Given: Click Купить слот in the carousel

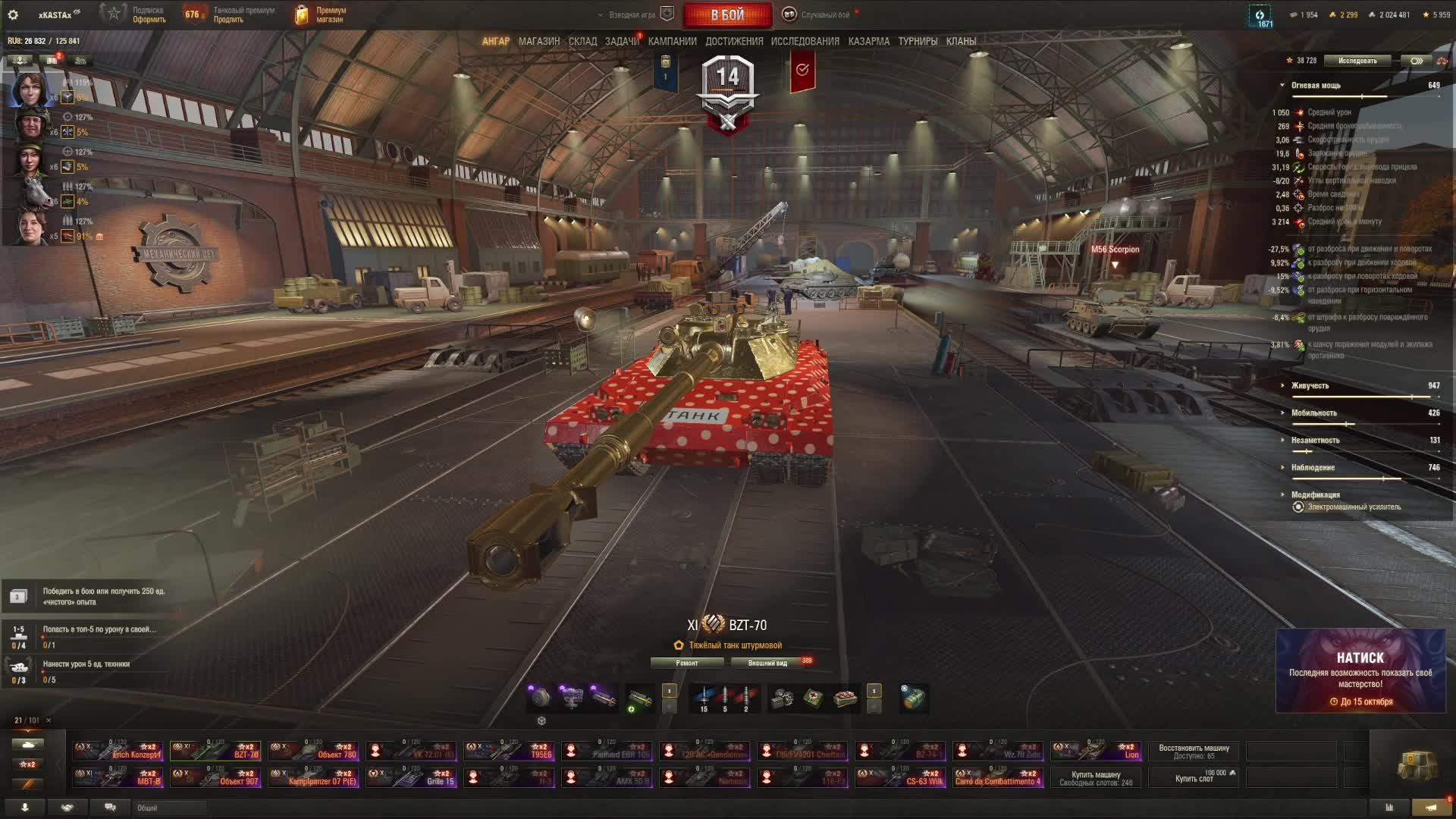Looking at the screenshot, I should (1194, 778).
